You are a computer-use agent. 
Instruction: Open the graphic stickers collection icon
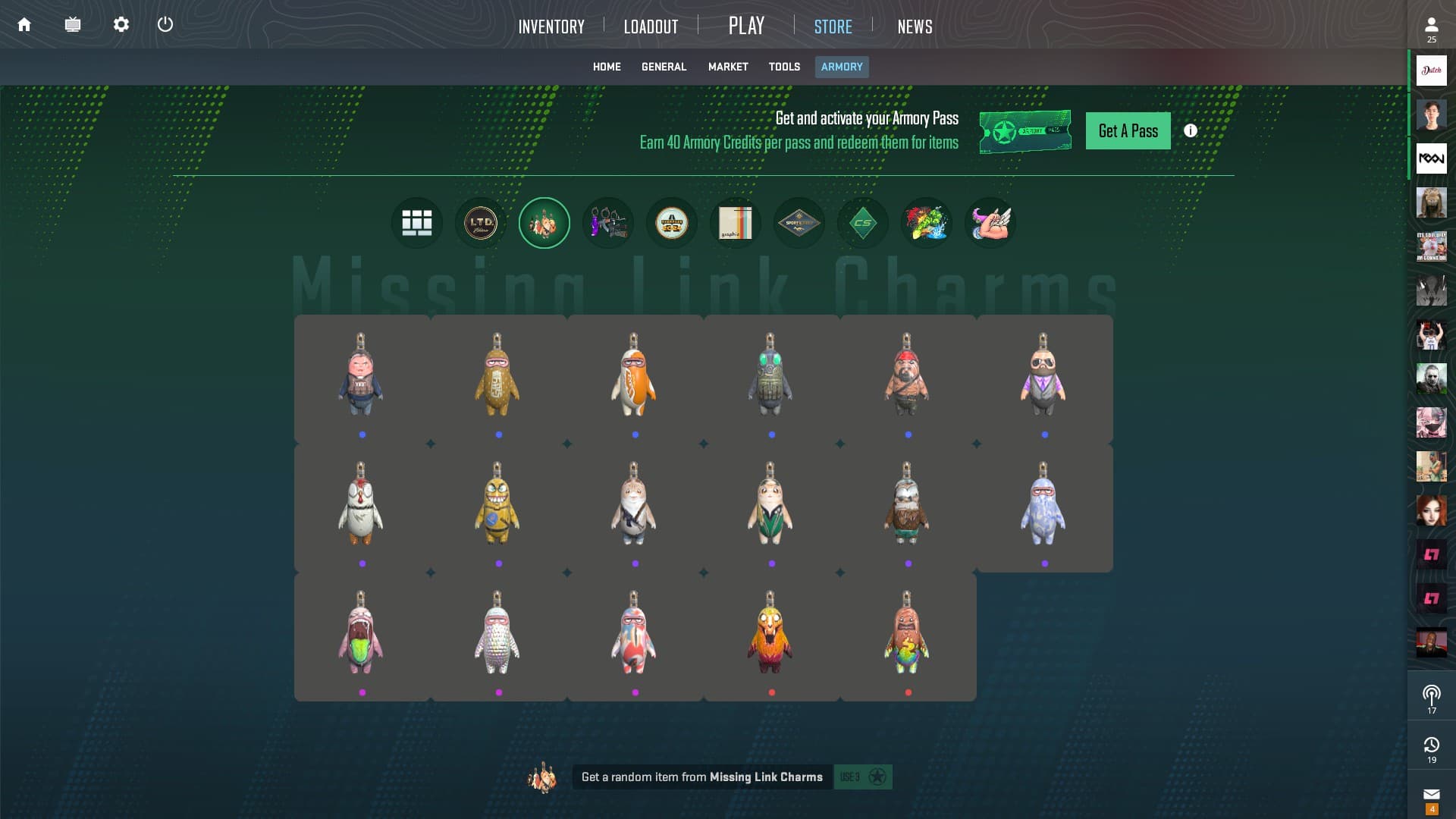[736, 222]
